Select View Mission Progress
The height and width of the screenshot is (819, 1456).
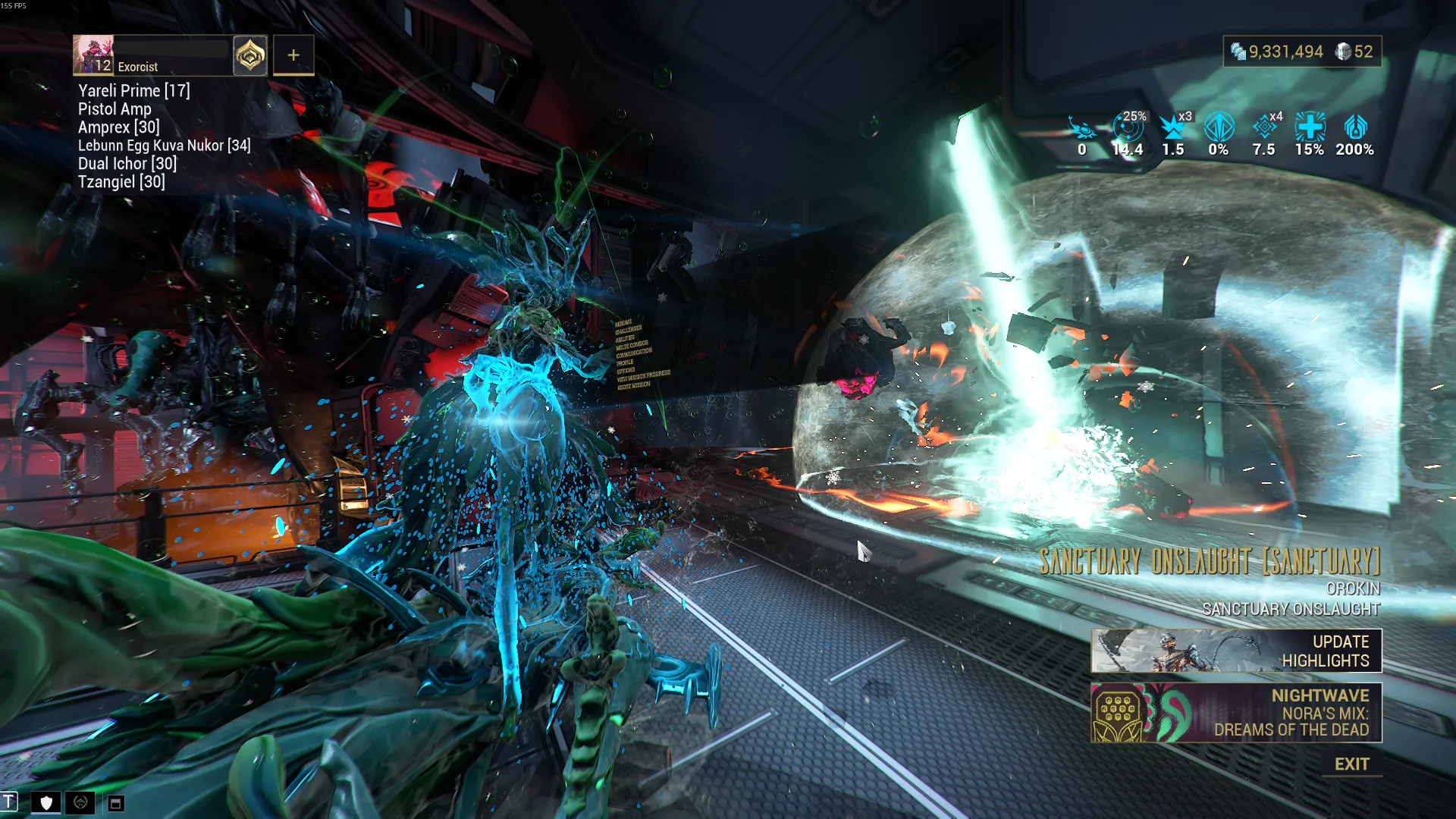click(643, 377)
